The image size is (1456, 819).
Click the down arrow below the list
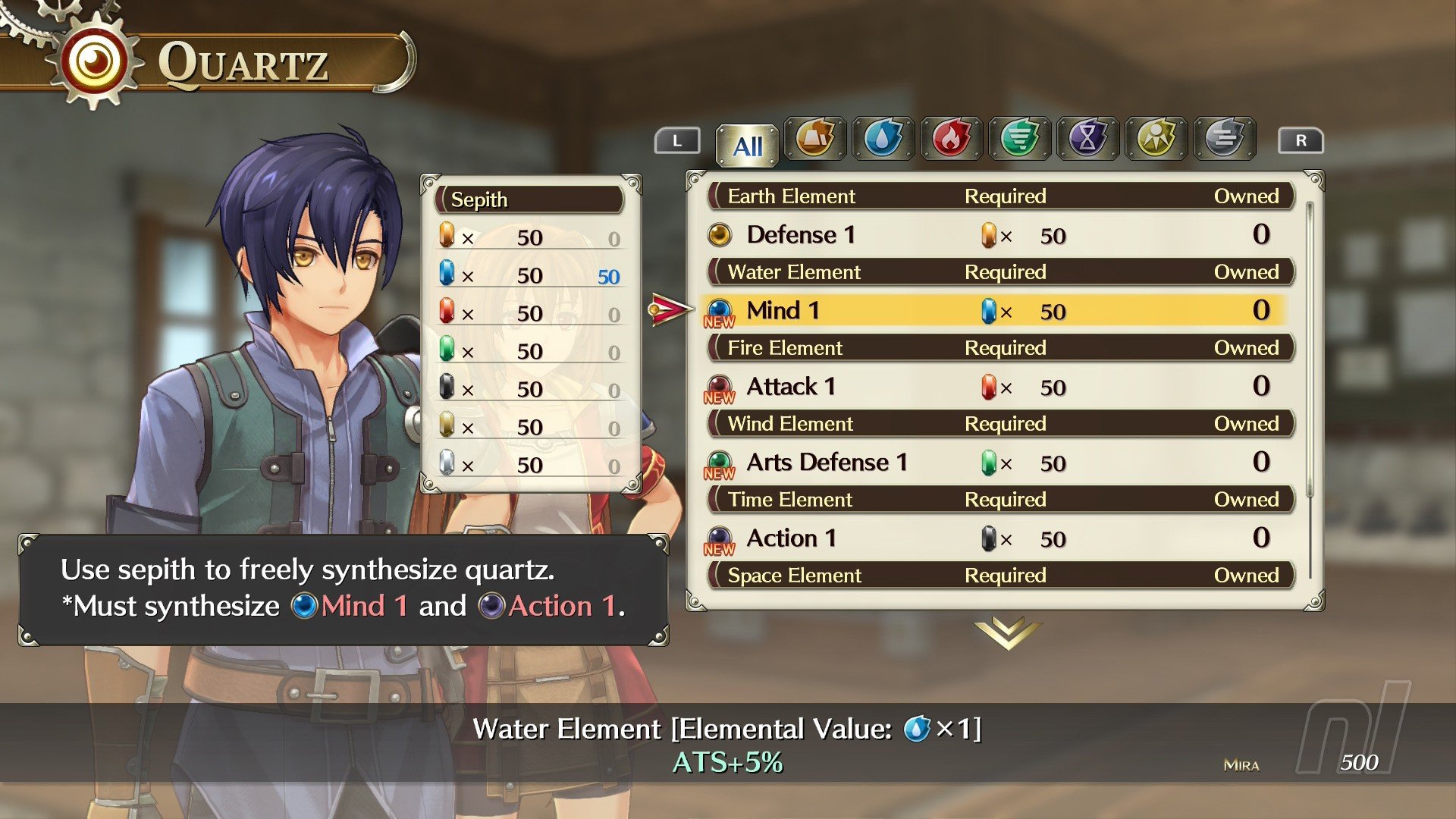click(x=1008, y=632)
